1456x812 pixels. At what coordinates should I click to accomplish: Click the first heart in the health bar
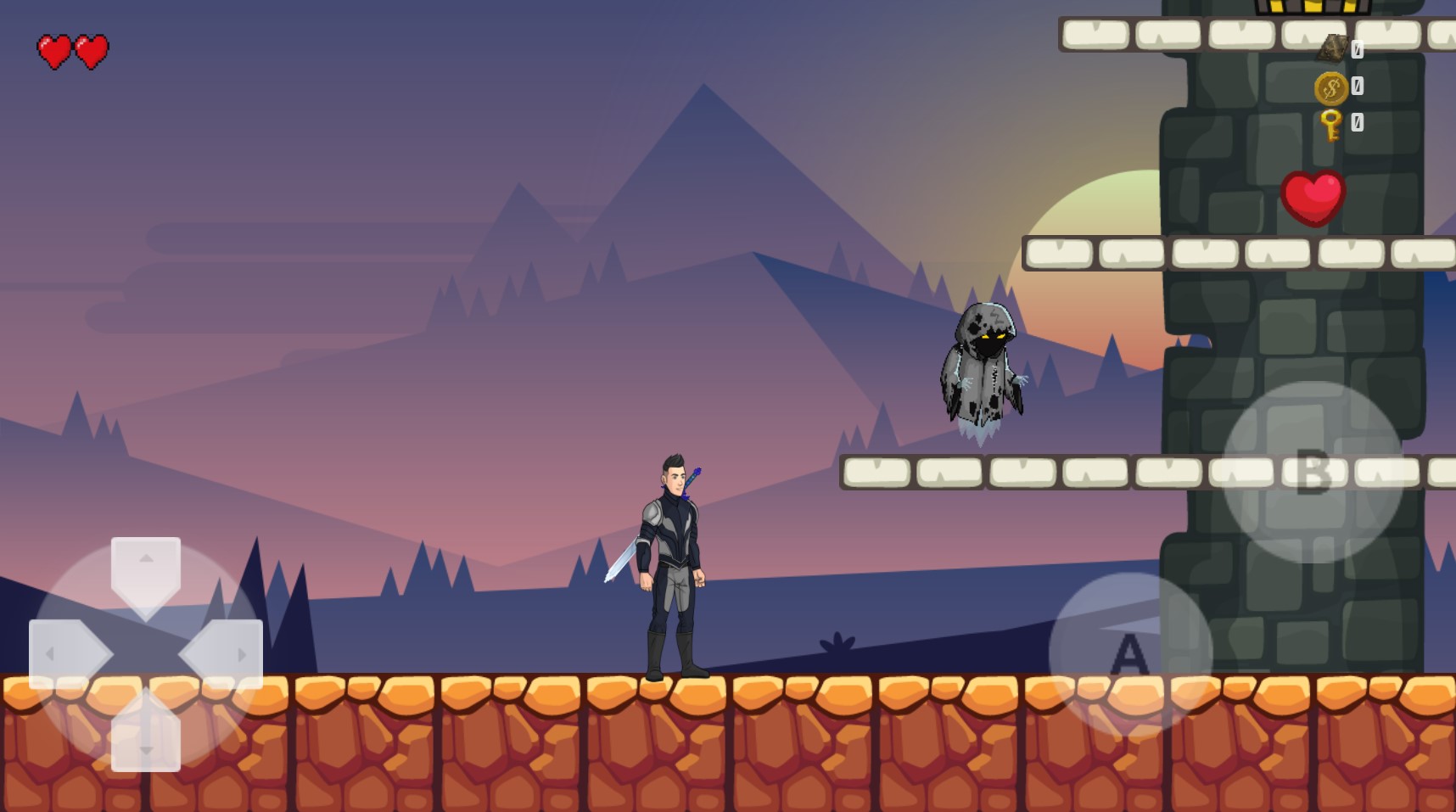55,49
